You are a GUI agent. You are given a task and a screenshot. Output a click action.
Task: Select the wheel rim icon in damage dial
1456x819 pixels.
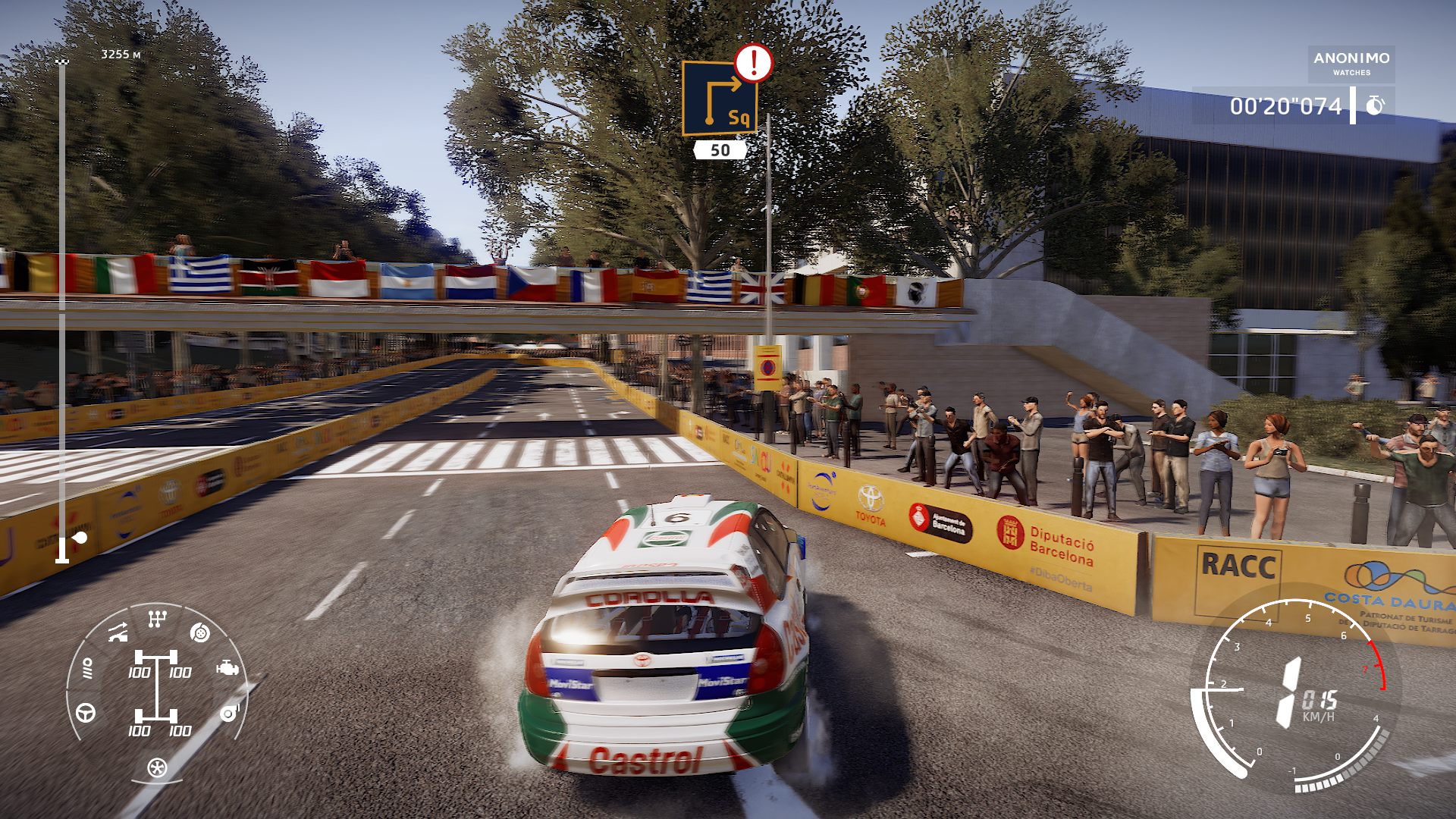[157, 767]
